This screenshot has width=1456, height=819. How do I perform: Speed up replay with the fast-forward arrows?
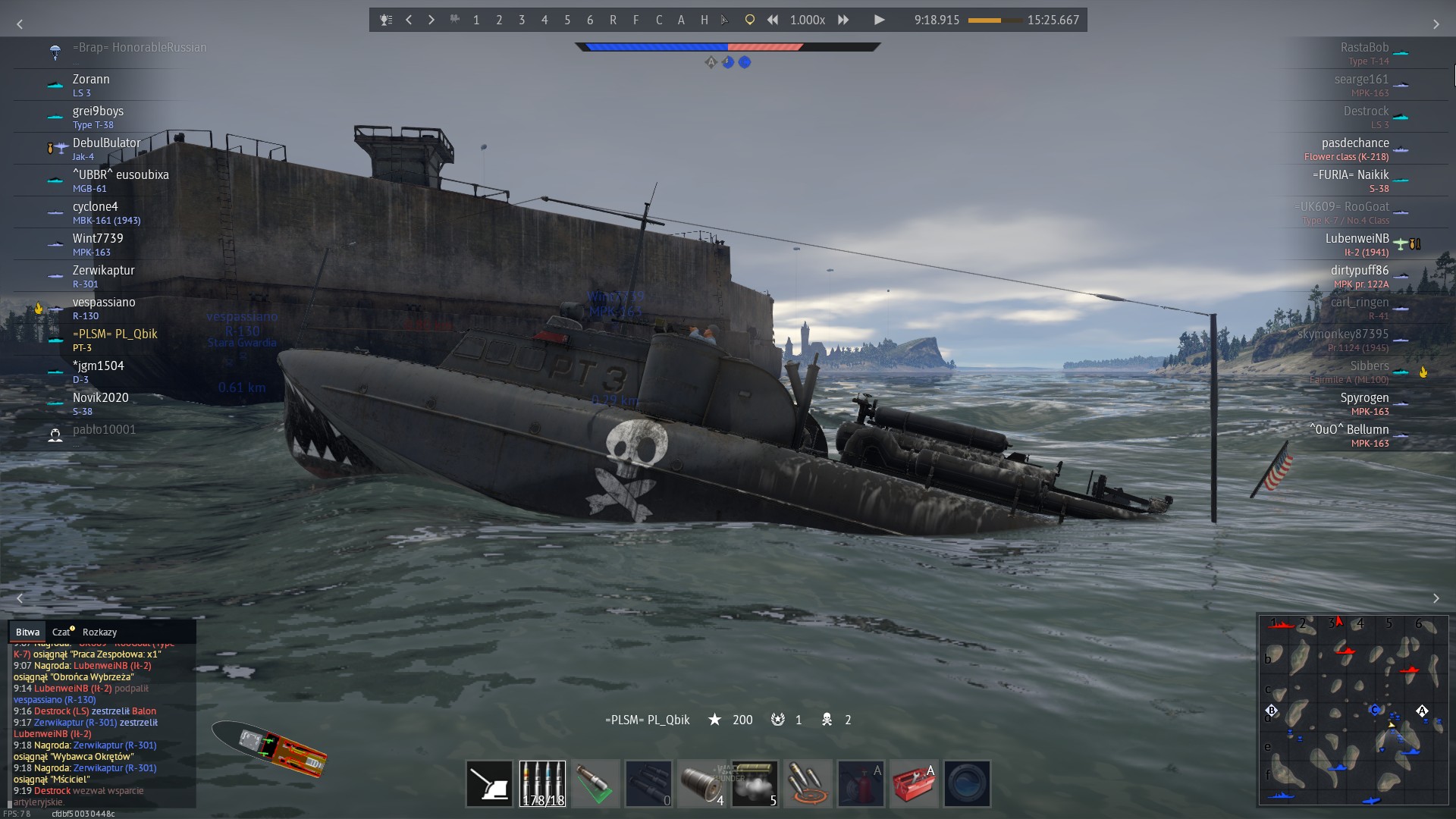pos(843,20)
